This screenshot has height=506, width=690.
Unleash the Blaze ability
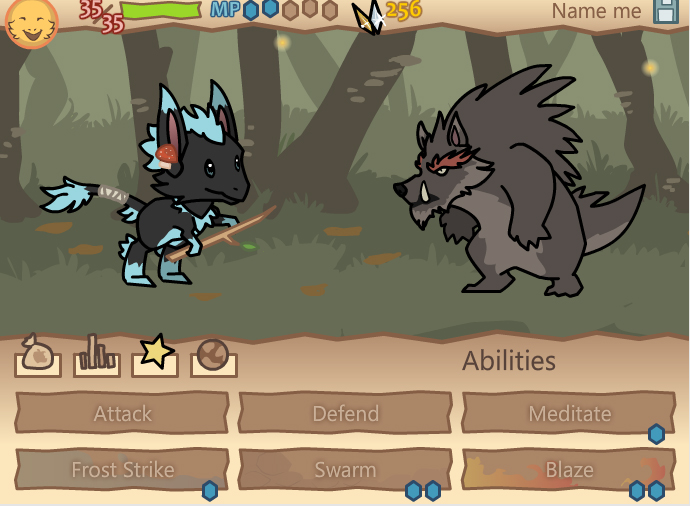pos(568,469)
